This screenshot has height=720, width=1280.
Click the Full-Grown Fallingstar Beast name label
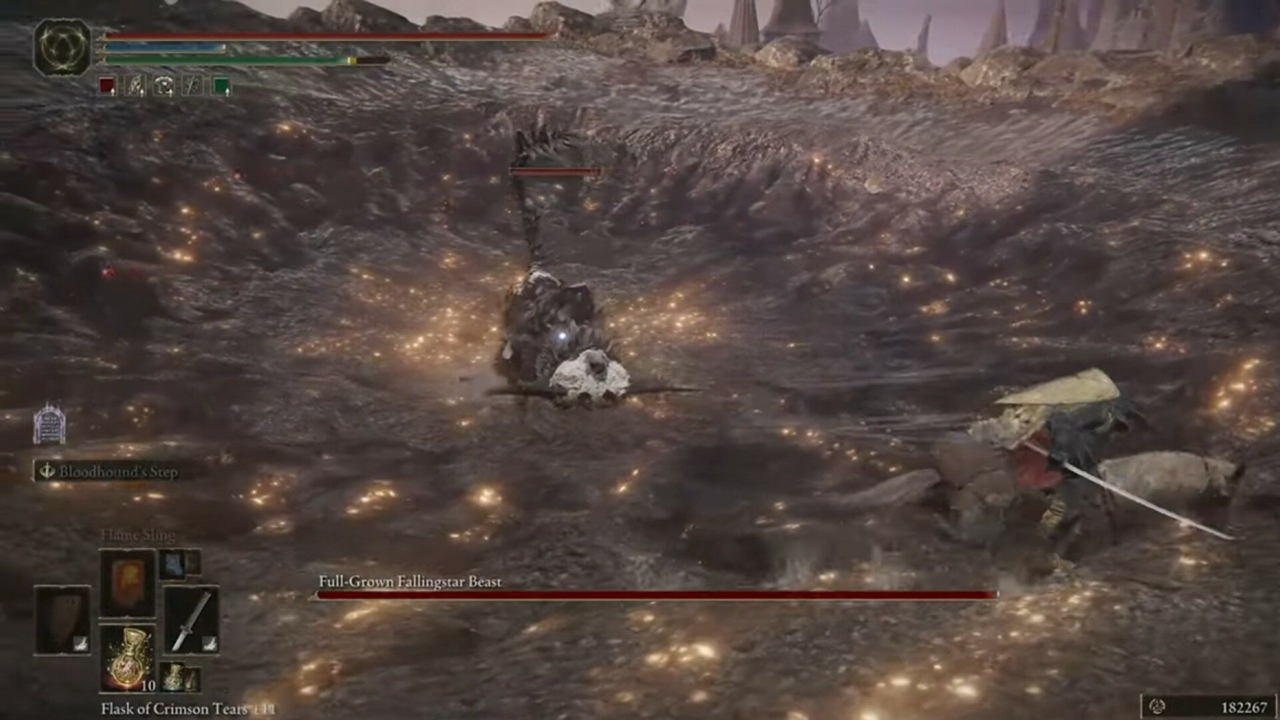tap(409, 582)
